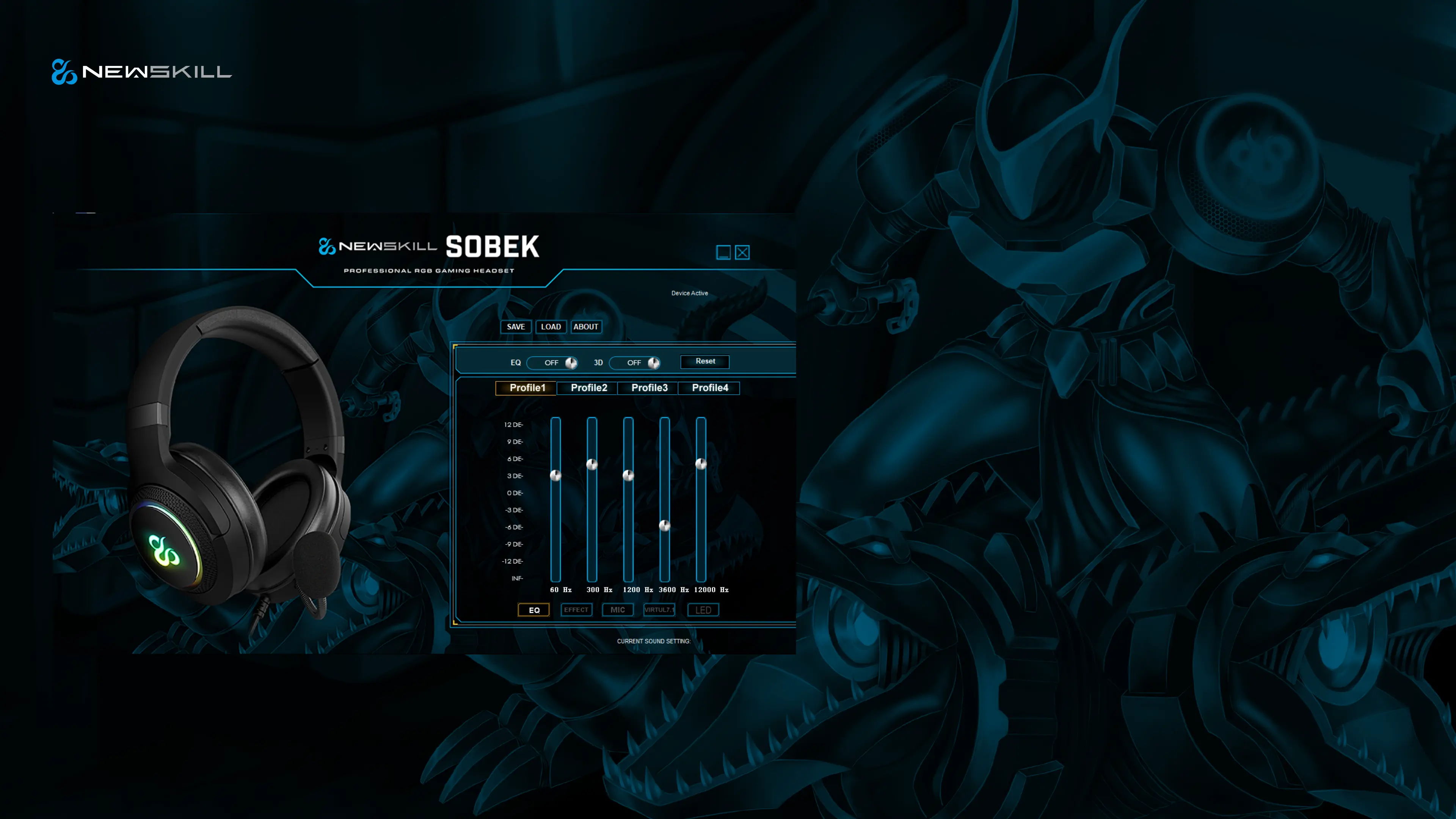Choose the Profile3 tab

click(649, 388)
